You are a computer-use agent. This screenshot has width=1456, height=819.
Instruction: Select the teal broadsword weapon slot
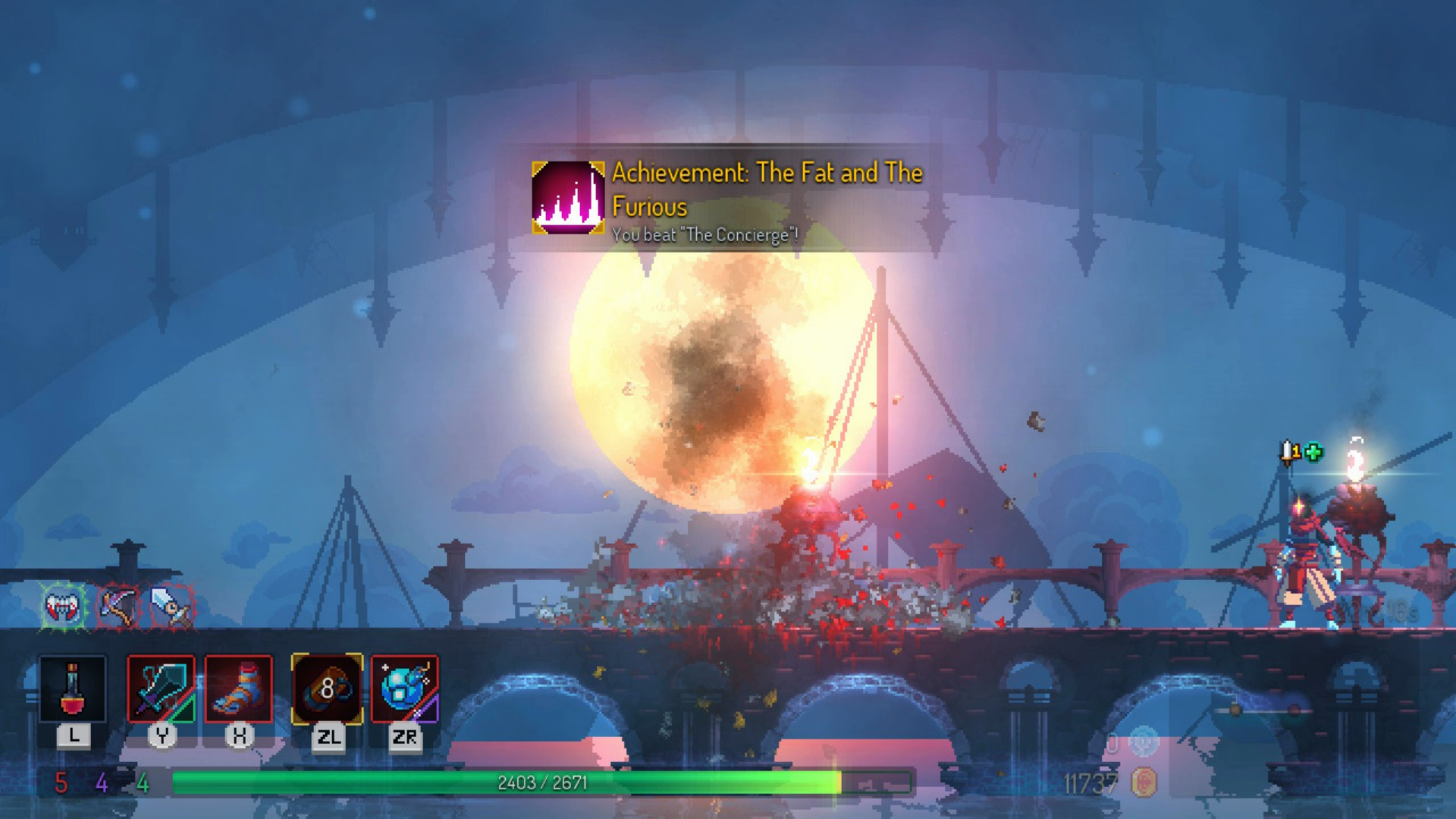point(161,689)
